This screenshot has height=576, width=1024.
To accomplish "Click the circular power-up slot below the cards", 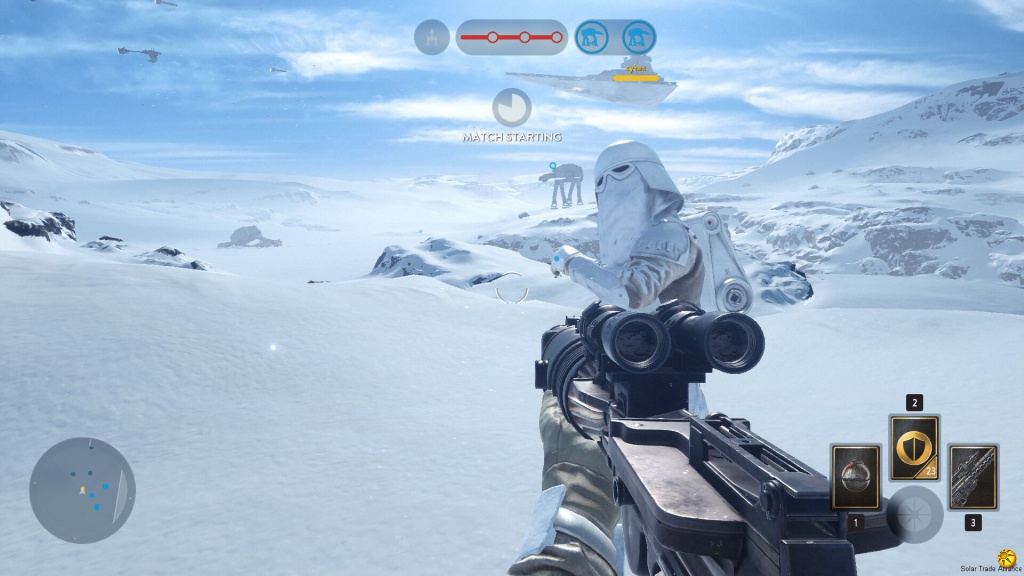I will pyautogui.click(x=915, y=514).
